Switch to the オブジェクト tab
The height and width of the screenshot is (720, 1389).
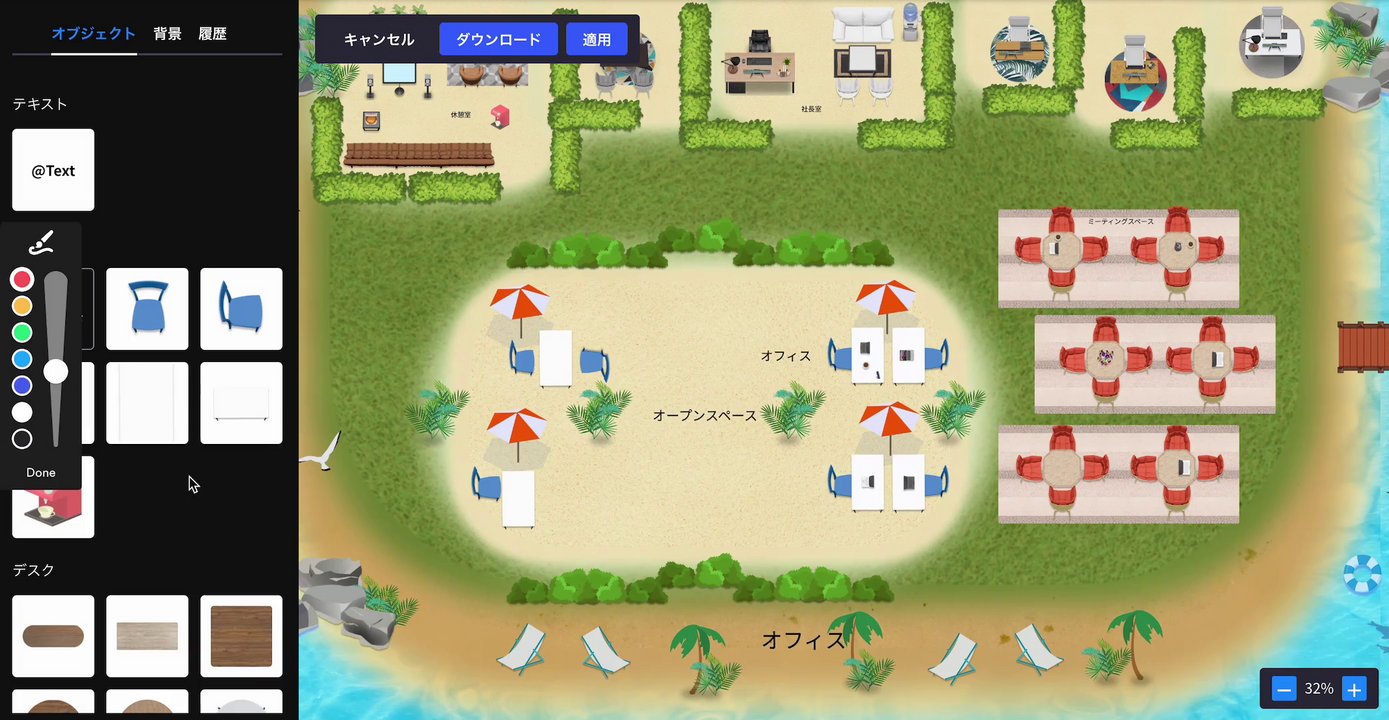[93, 34]
